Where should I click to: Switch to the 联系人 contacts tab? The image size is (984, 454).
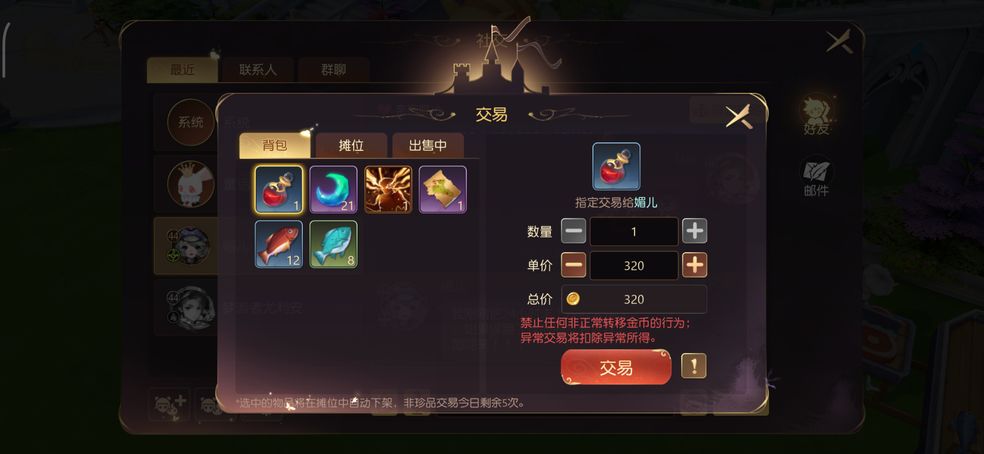pos(265,70)
